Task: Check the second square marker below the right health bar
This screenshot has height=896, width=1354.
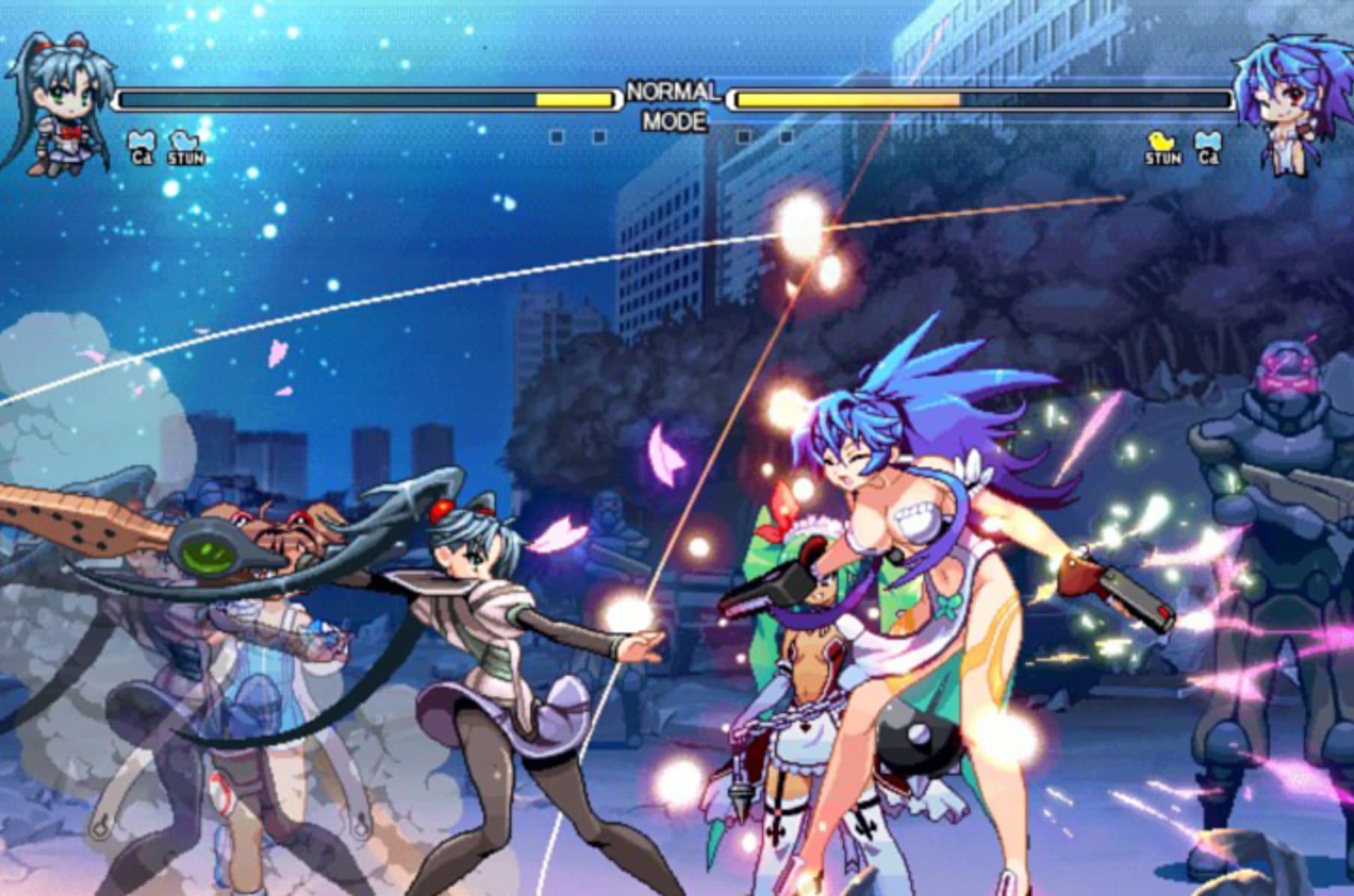Action: (785, 137)
